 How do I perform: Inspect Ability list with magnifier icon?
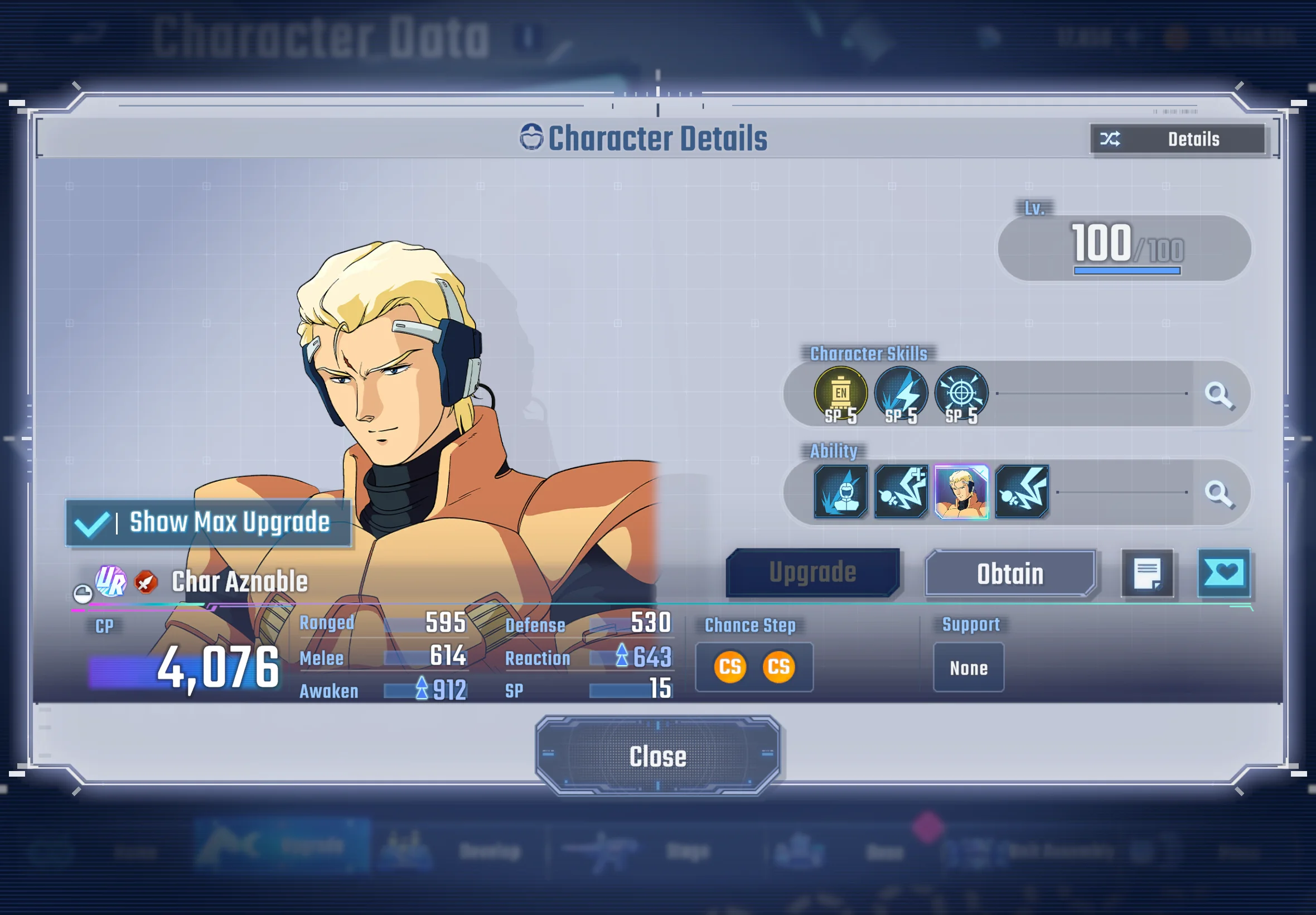(x=1217, y=493)
